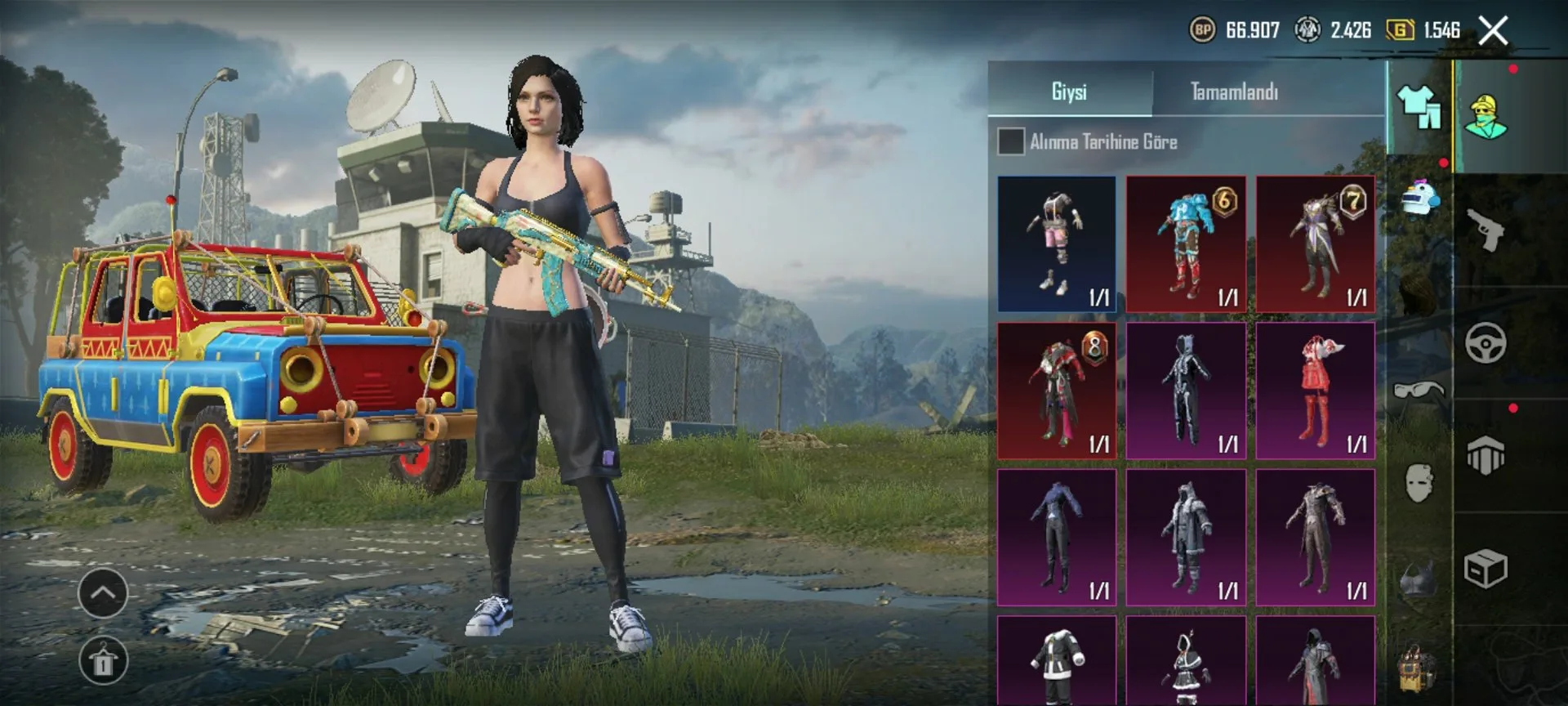Open the outfit sets category icon

click(1419, 108)
